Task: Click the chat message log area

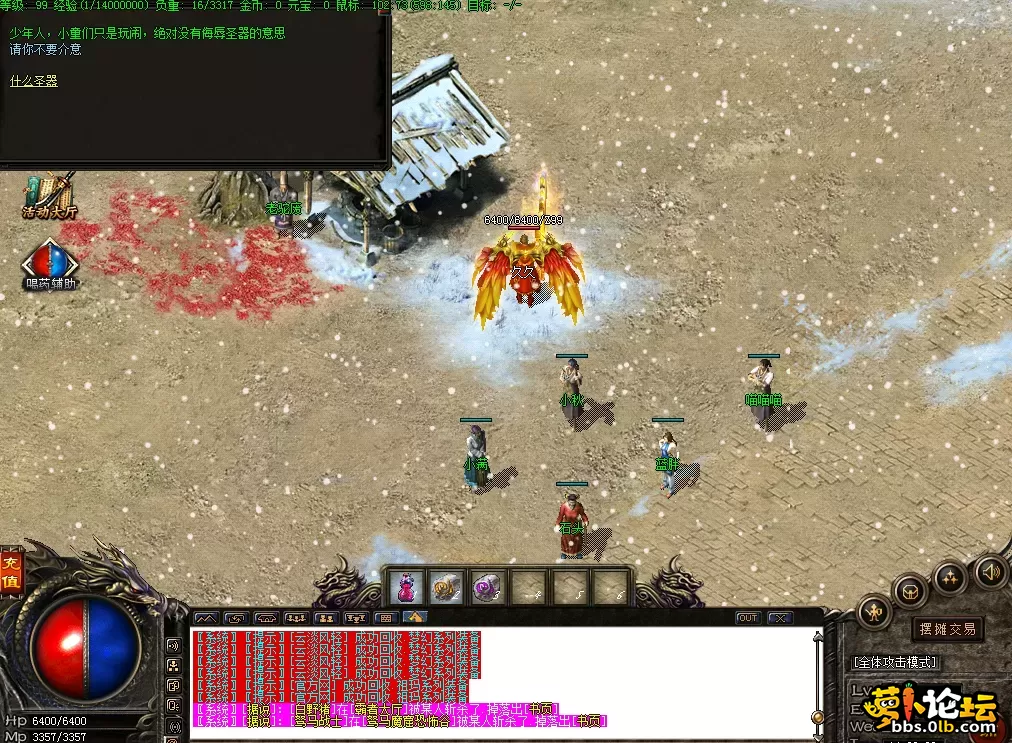Action: (x=500, y=680)
